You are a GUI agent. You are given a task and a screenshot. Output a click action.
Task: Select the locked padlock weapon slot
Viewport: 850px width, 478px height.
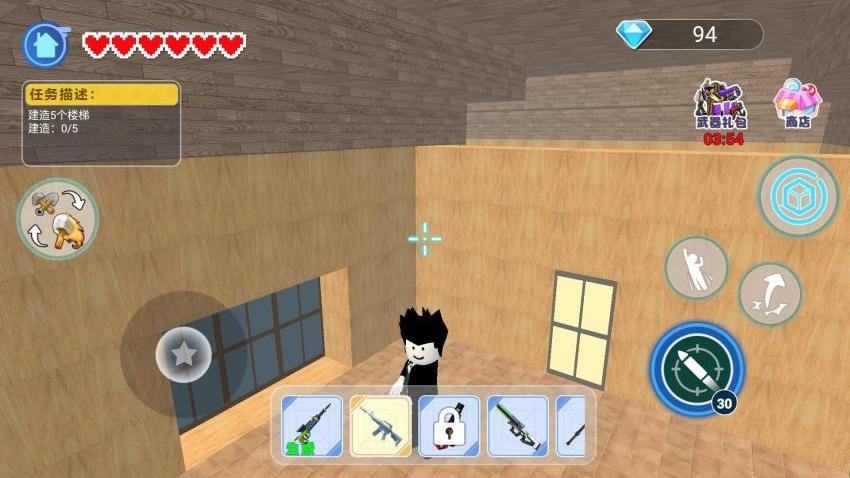pyautogui.click(x=449, y=425)
